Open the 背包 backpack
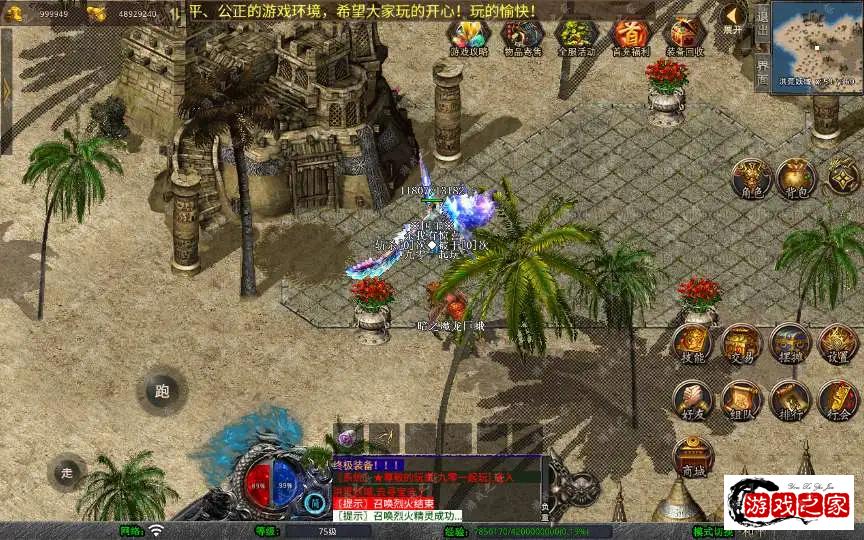This screenshot has width=864, height=540. (797, 178)
